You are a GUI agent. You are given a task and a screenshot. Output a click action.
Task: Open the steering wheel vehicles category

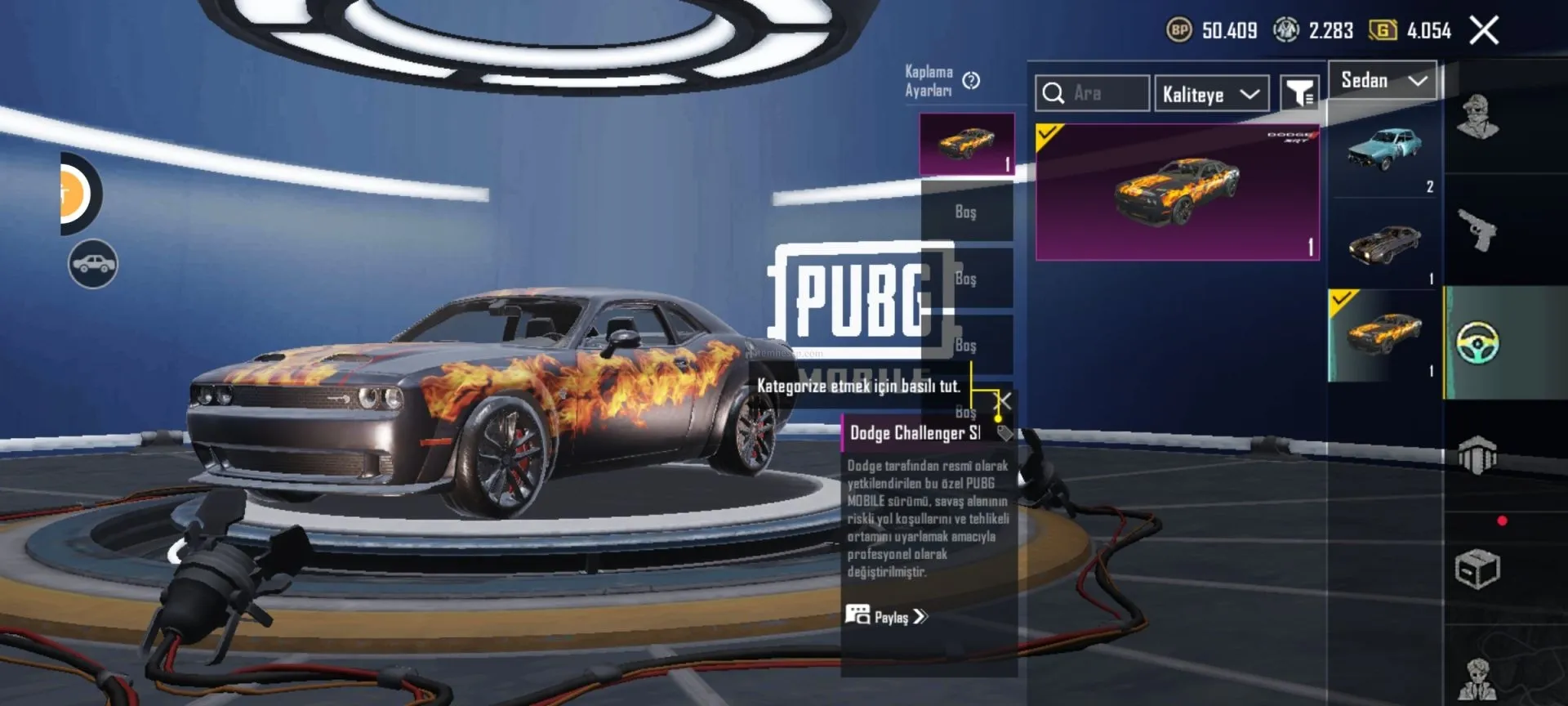[1477, 343]
